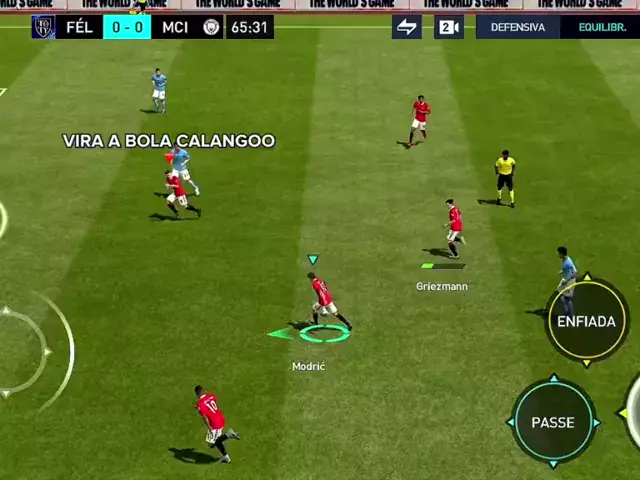Select the DEFENSIVA tactic
Screen dimensions: 640x480
point(518,27)
